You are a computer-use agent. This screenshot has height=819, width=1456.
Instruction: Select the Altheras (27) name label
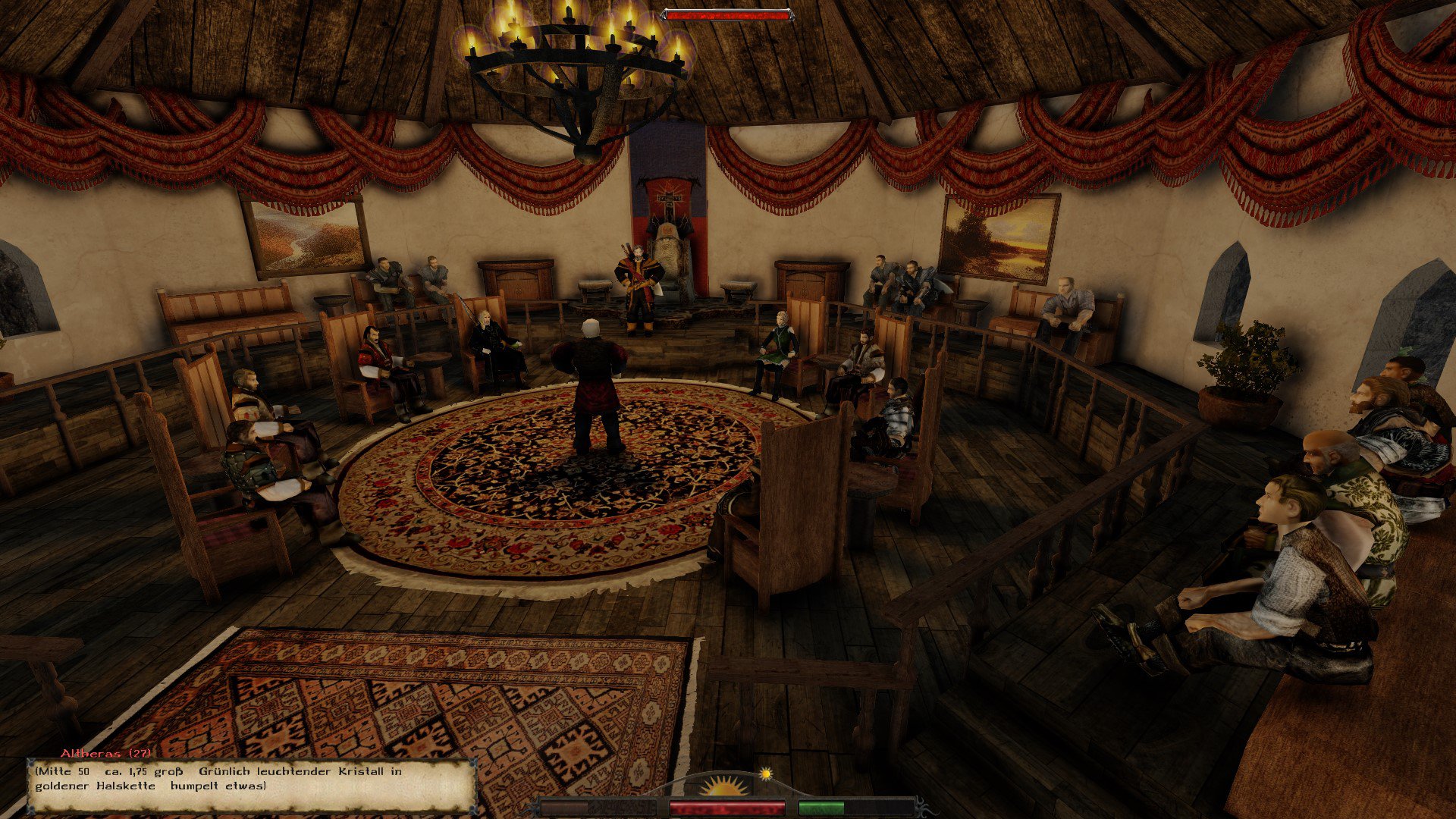[x=105, y=753]
